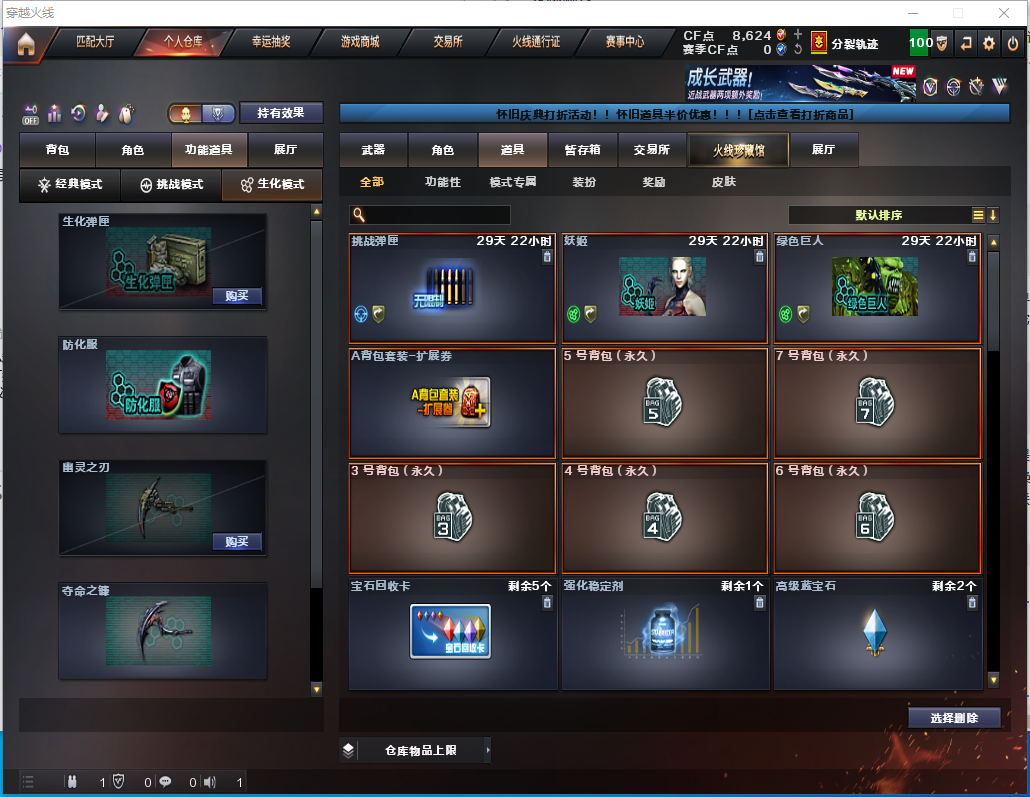Open the 交易所 exchange menu
Image resolution: width=1030 pixels, height=797 pixels.
[447, 43]
